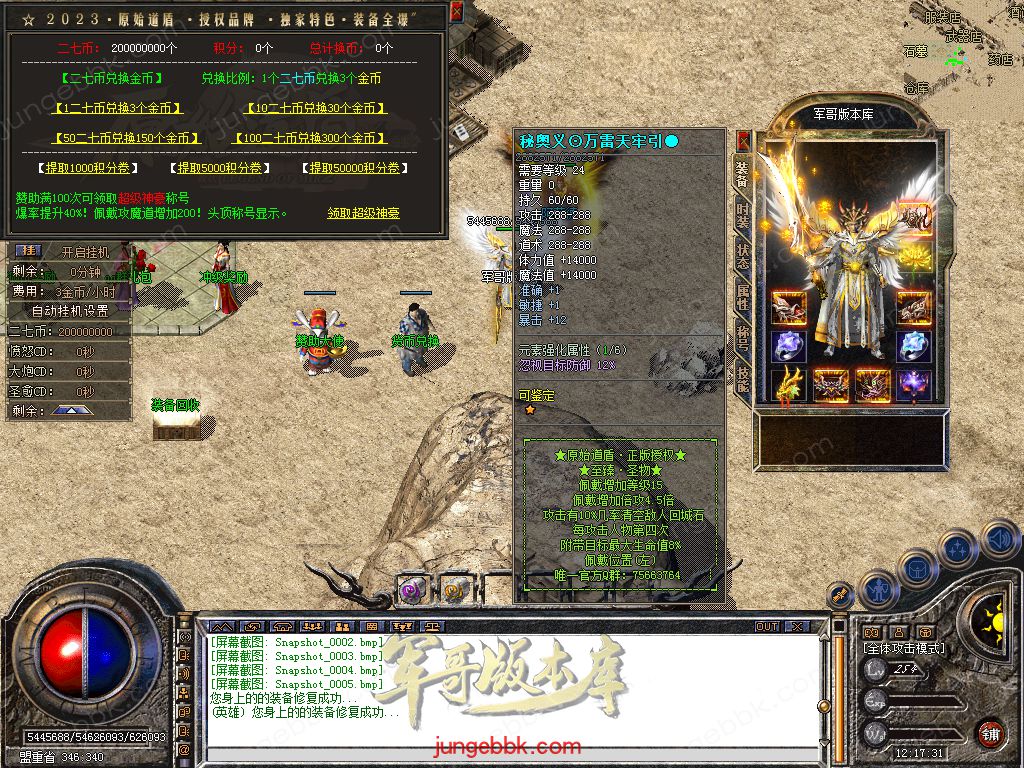Open the round 铺 shop button
Image resolution: width=1024 pixels, height=768 pixels.
[989, 733]
